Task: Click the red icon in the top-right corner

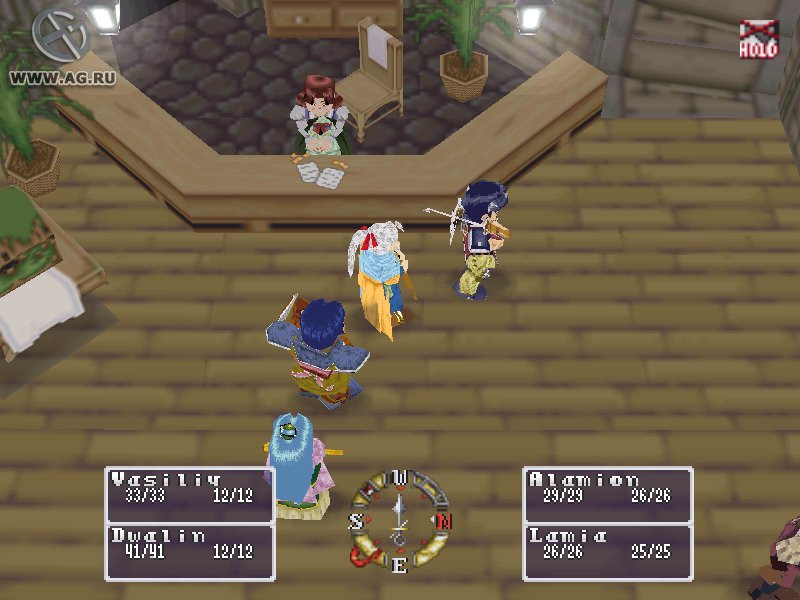Action: [x=758, y=39]
